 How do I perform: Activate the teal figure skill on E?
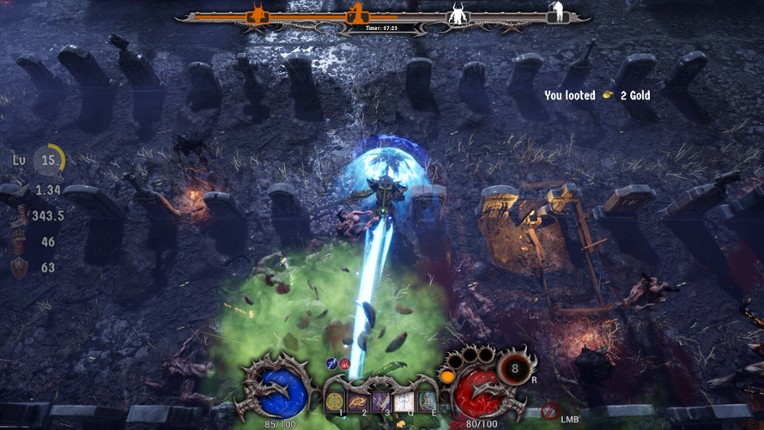427,401
